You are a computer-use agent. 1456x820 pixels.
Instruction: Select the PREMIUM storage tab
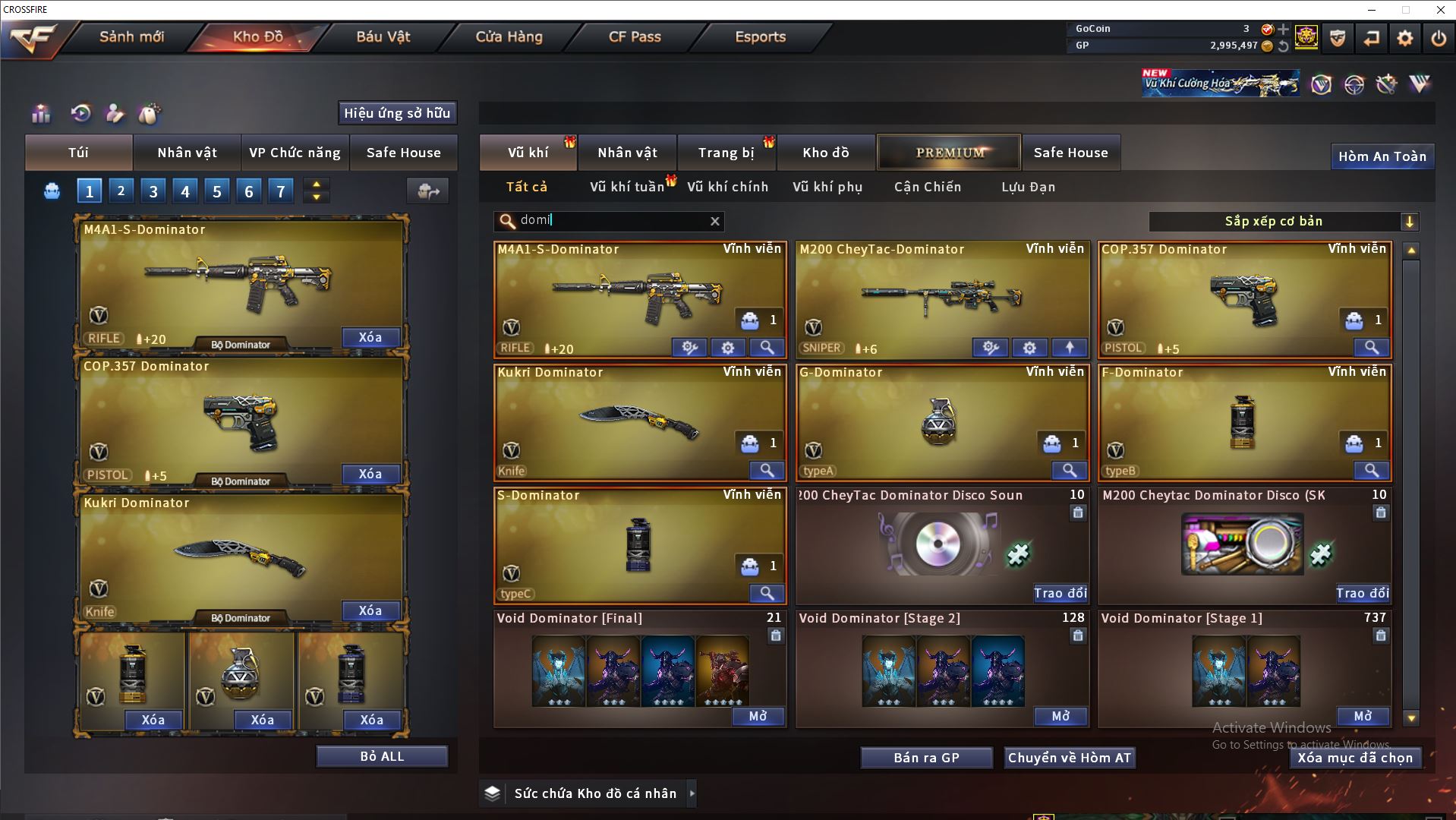pos(949,153)
